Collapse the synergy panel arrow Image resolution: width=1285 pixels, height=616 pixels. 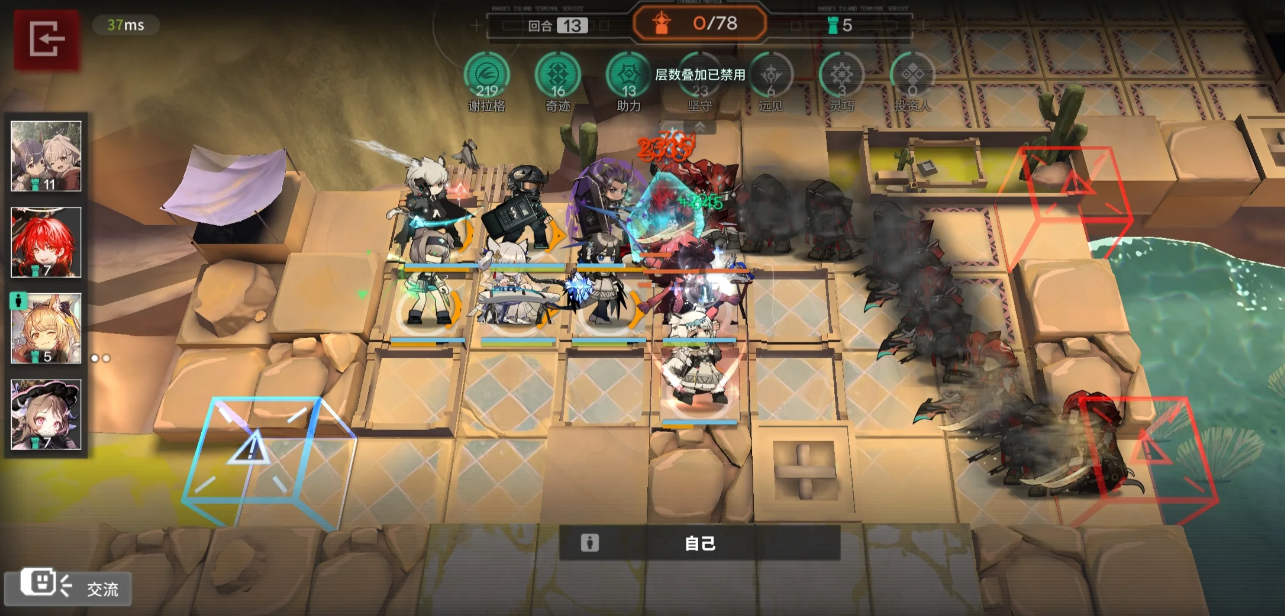pos(700,127)
